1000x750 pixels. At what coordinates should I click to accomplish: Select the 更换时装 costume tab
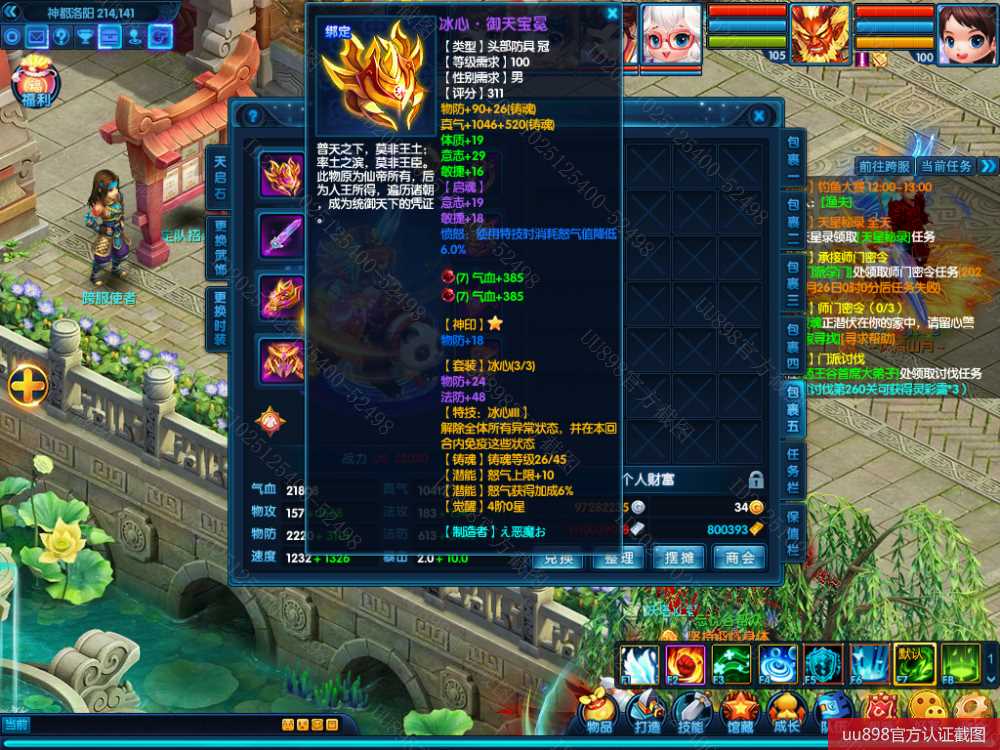click(219, 319)
